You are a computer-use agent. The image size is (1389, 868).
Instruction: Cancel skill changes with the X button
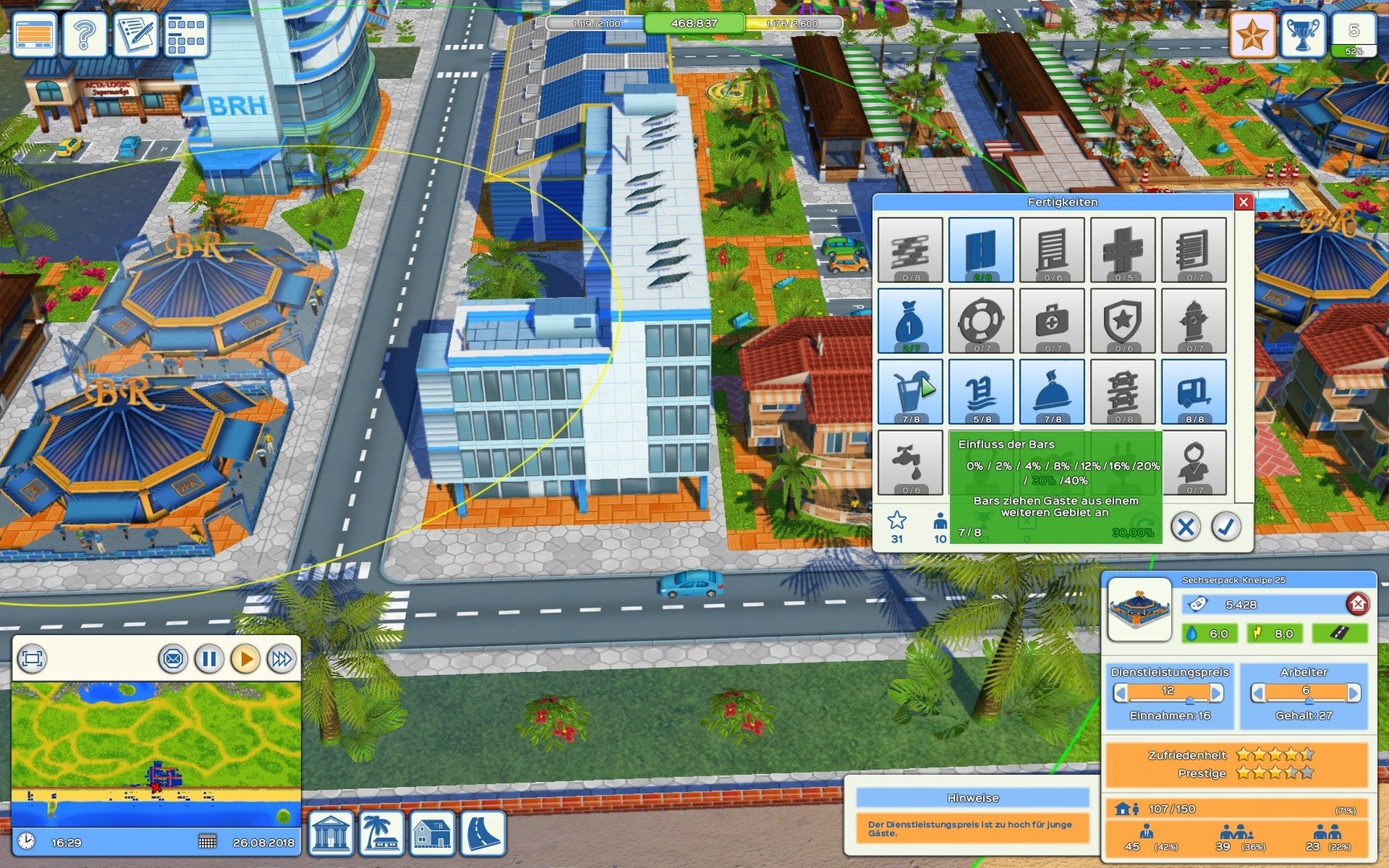(x=1185, y=527)
